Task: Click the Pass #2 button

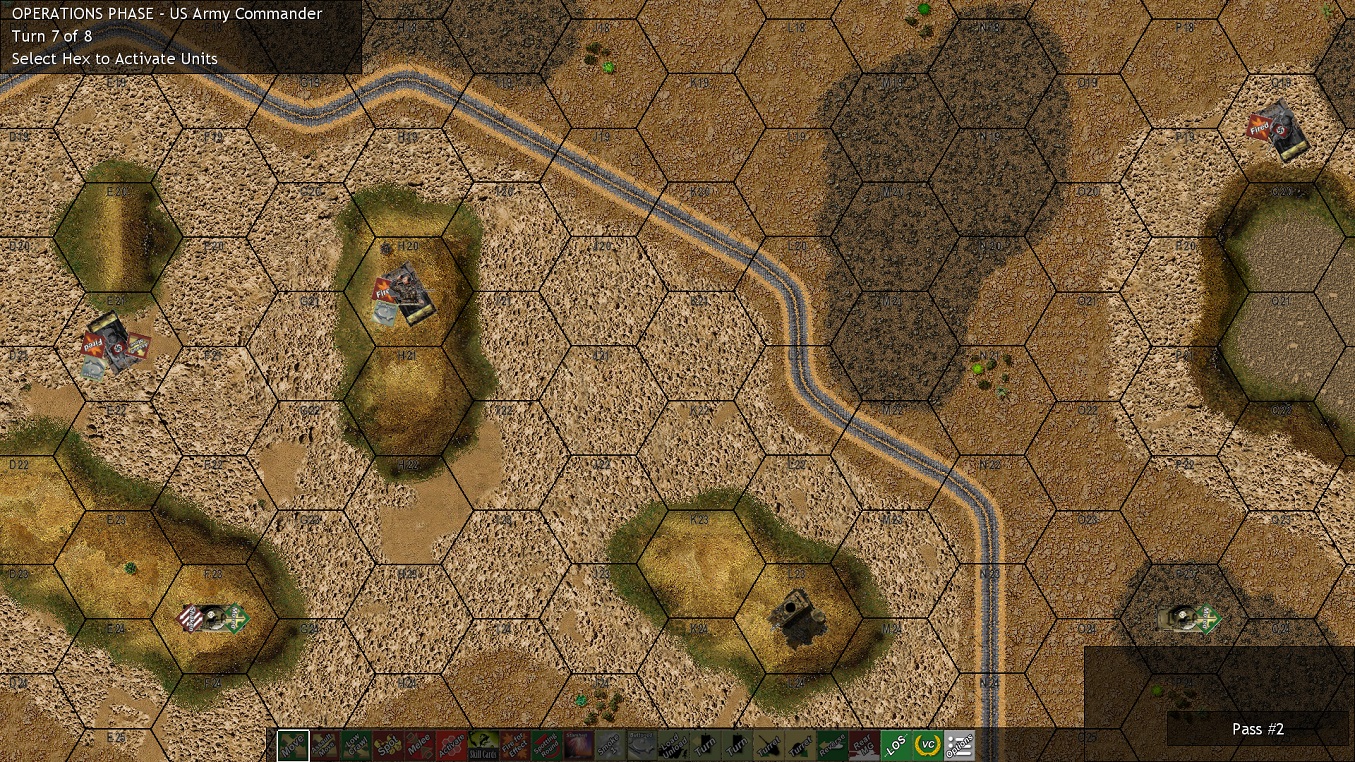Action: 1257,729
